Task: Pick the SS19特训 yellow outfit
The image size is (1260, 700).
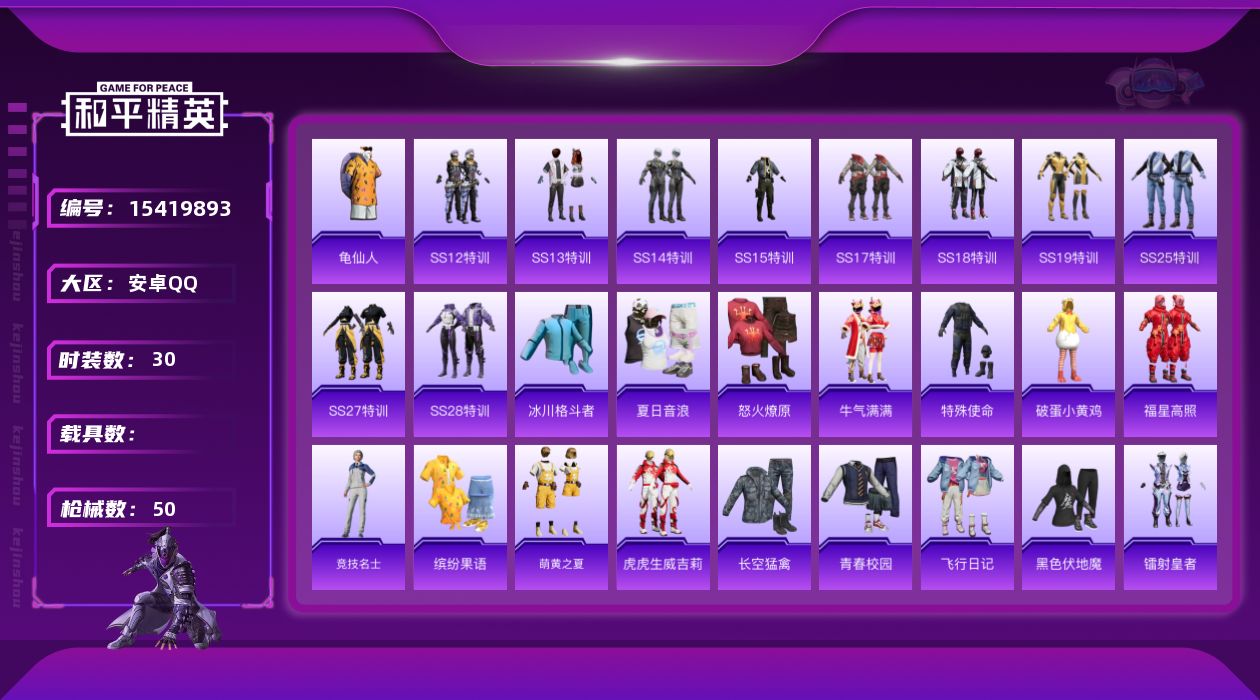Action: (x=1068, y=210)
